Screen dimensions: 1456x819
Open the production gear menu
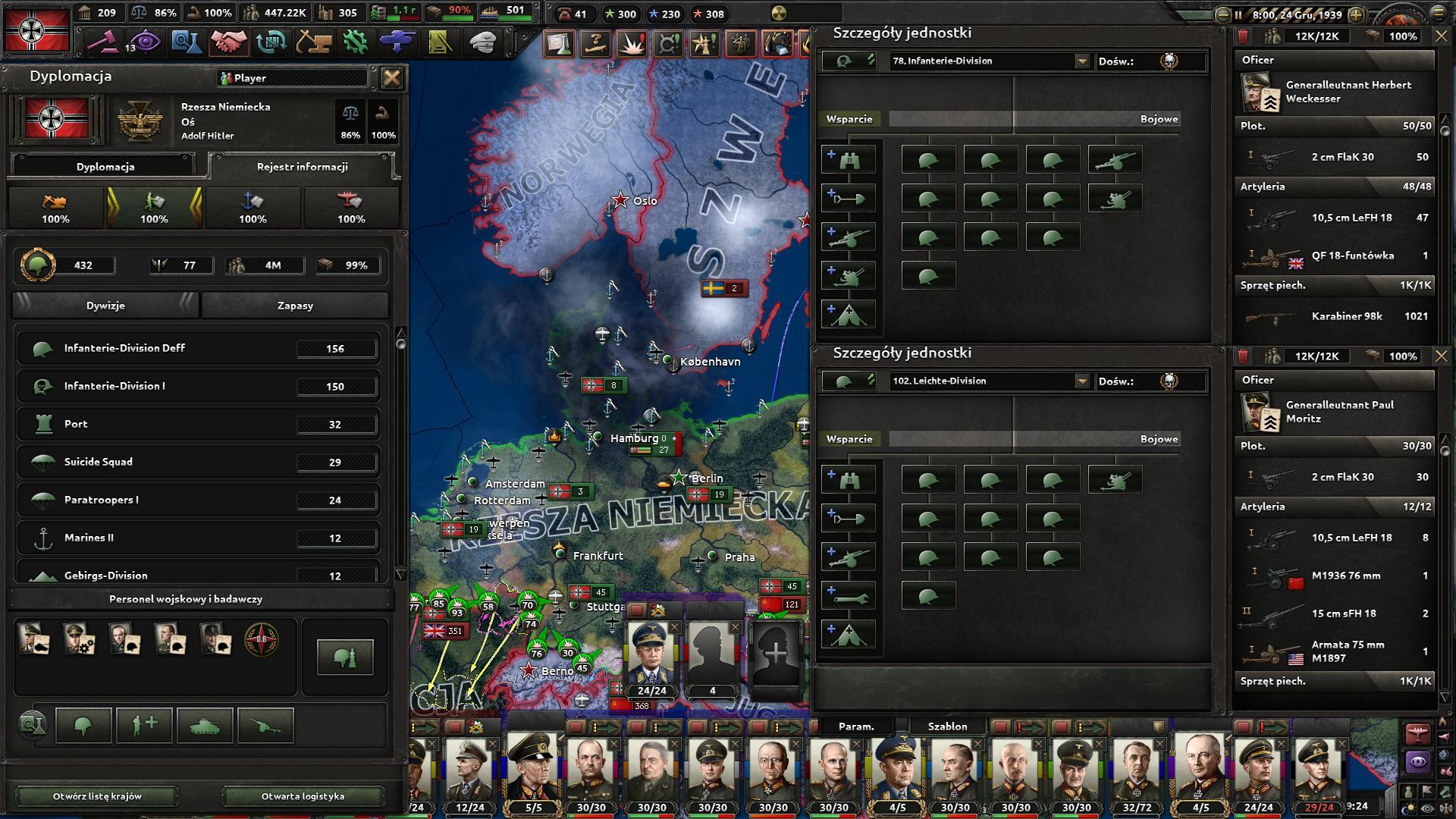click(x=355, y=42)
